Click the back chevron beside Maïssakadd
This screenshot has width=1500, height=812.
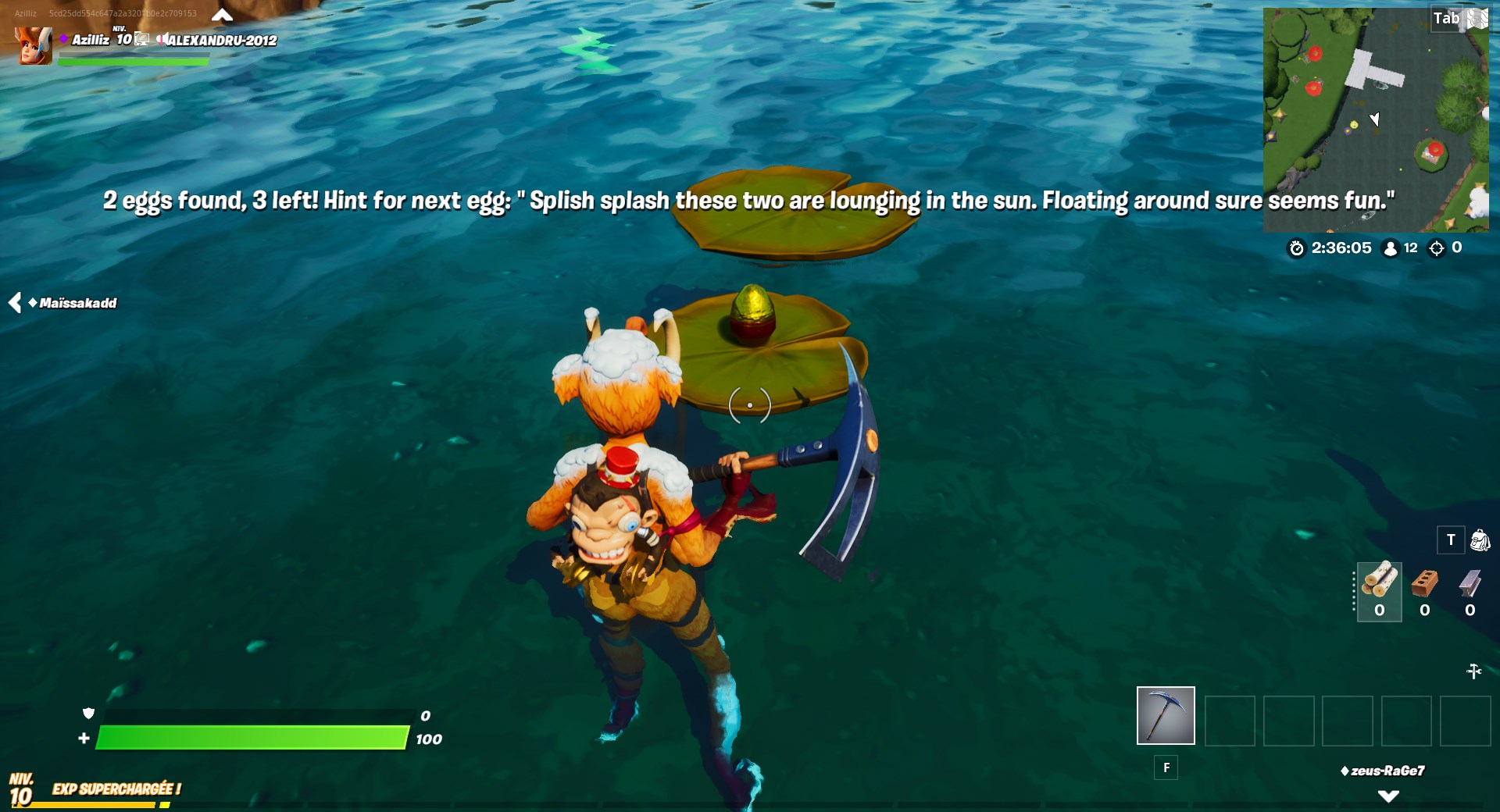pos(13,304)
